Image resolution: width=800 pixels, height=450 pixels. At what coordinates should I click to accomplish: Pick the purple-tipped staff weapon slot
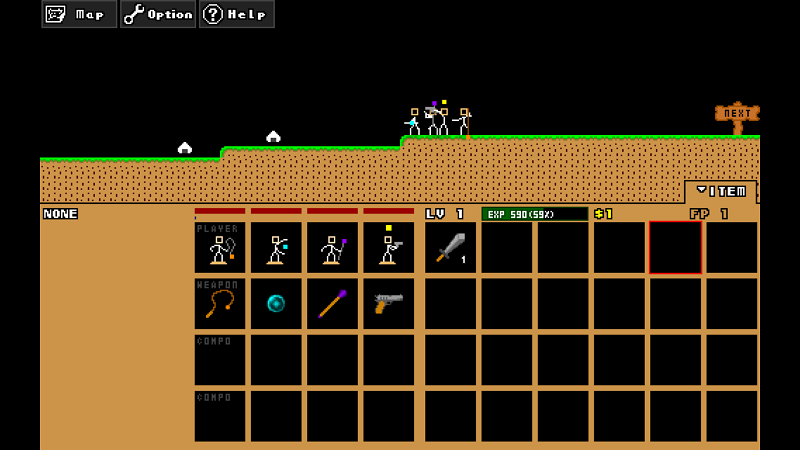click(332, 304)
